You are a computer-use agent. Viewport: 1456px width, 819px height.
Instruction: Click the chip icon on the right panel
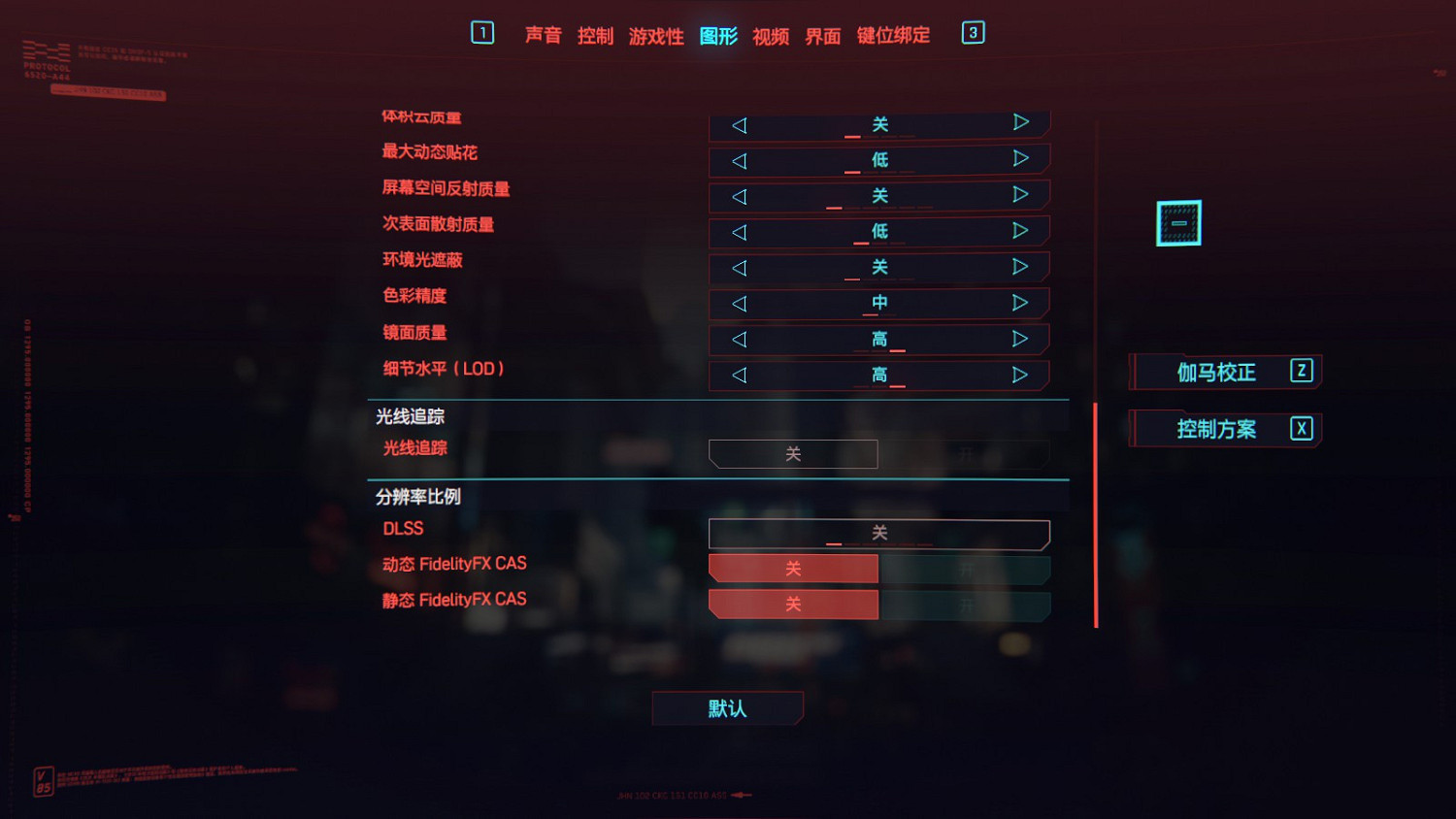tap(1178, 222)
